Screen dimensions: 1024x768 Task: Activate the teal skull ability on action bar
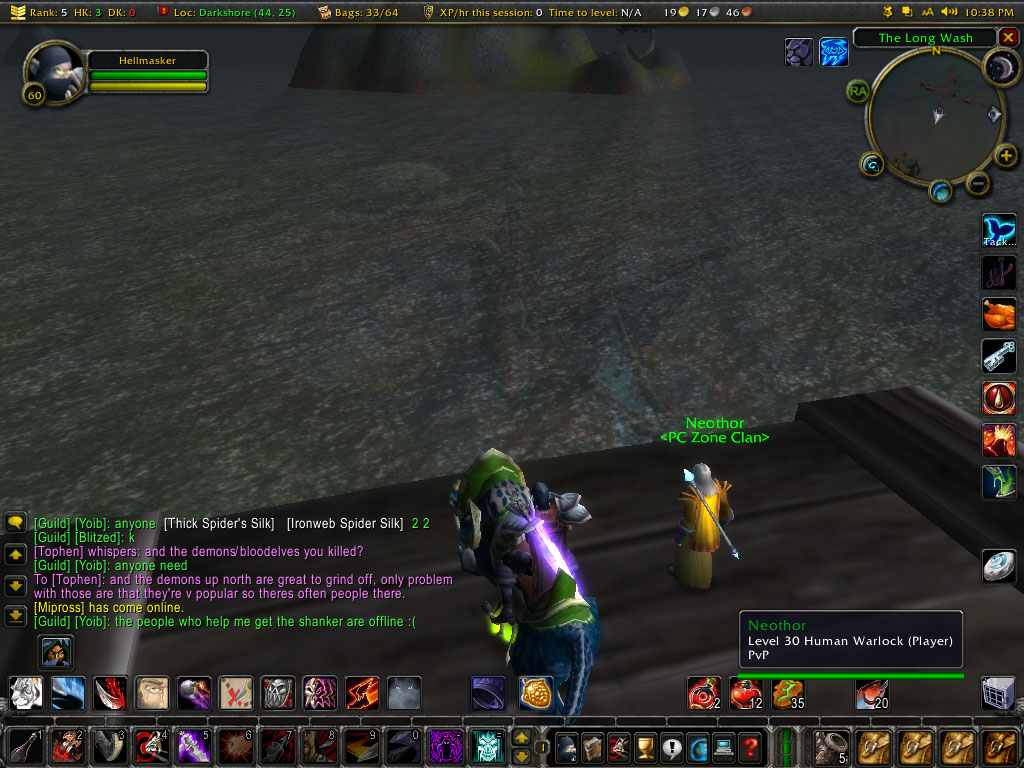click(x=488, y=746)
